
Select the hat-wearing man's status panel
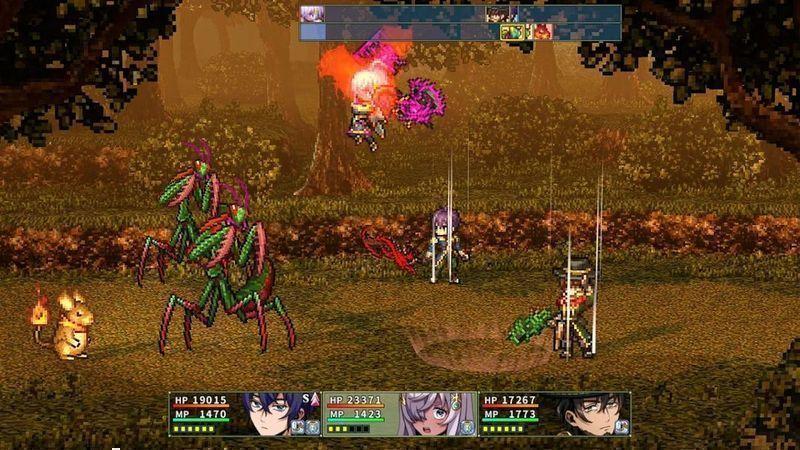(x=554, y=413)
